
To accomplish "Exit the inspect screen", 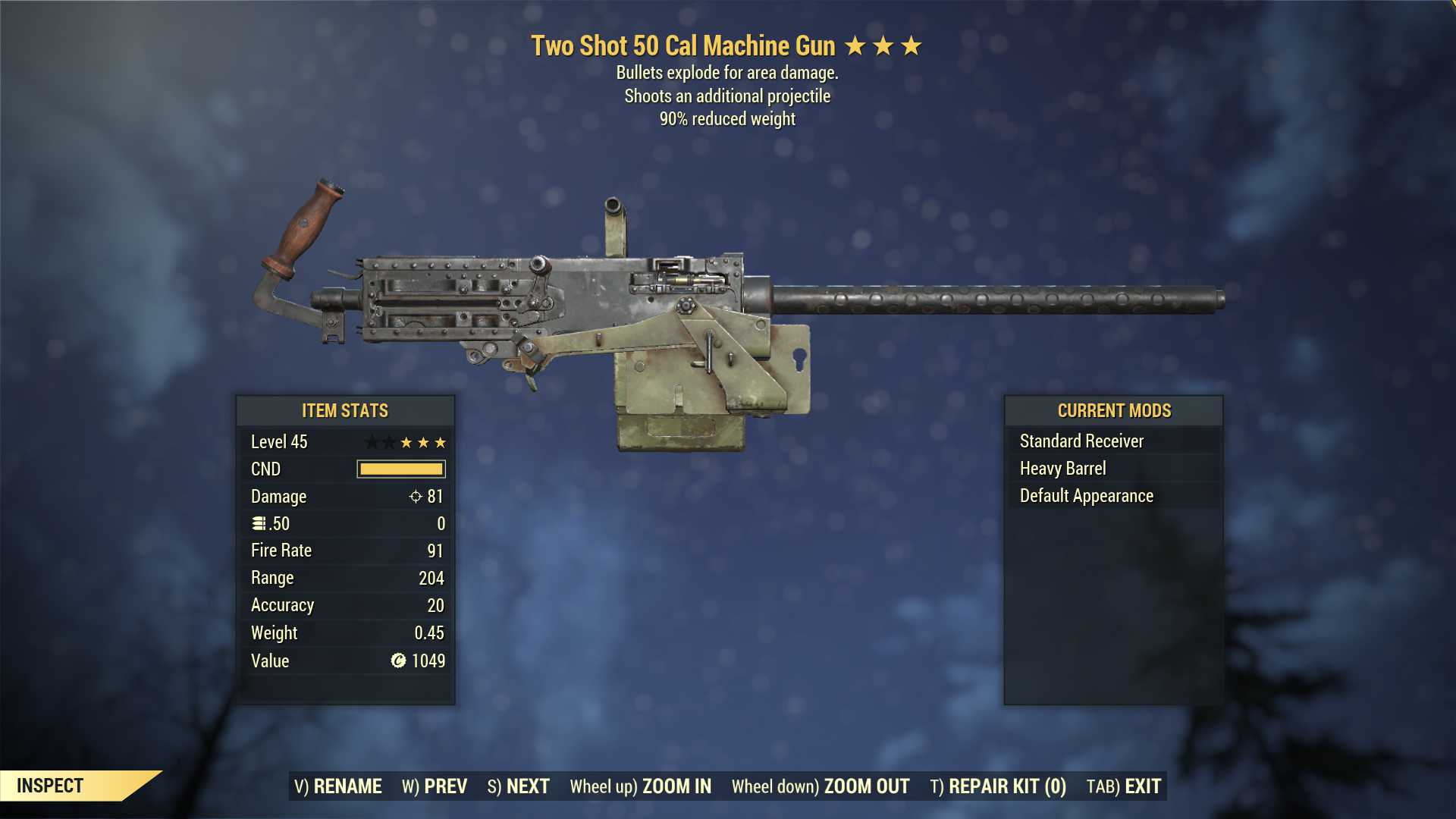I will click(1124, 786).
